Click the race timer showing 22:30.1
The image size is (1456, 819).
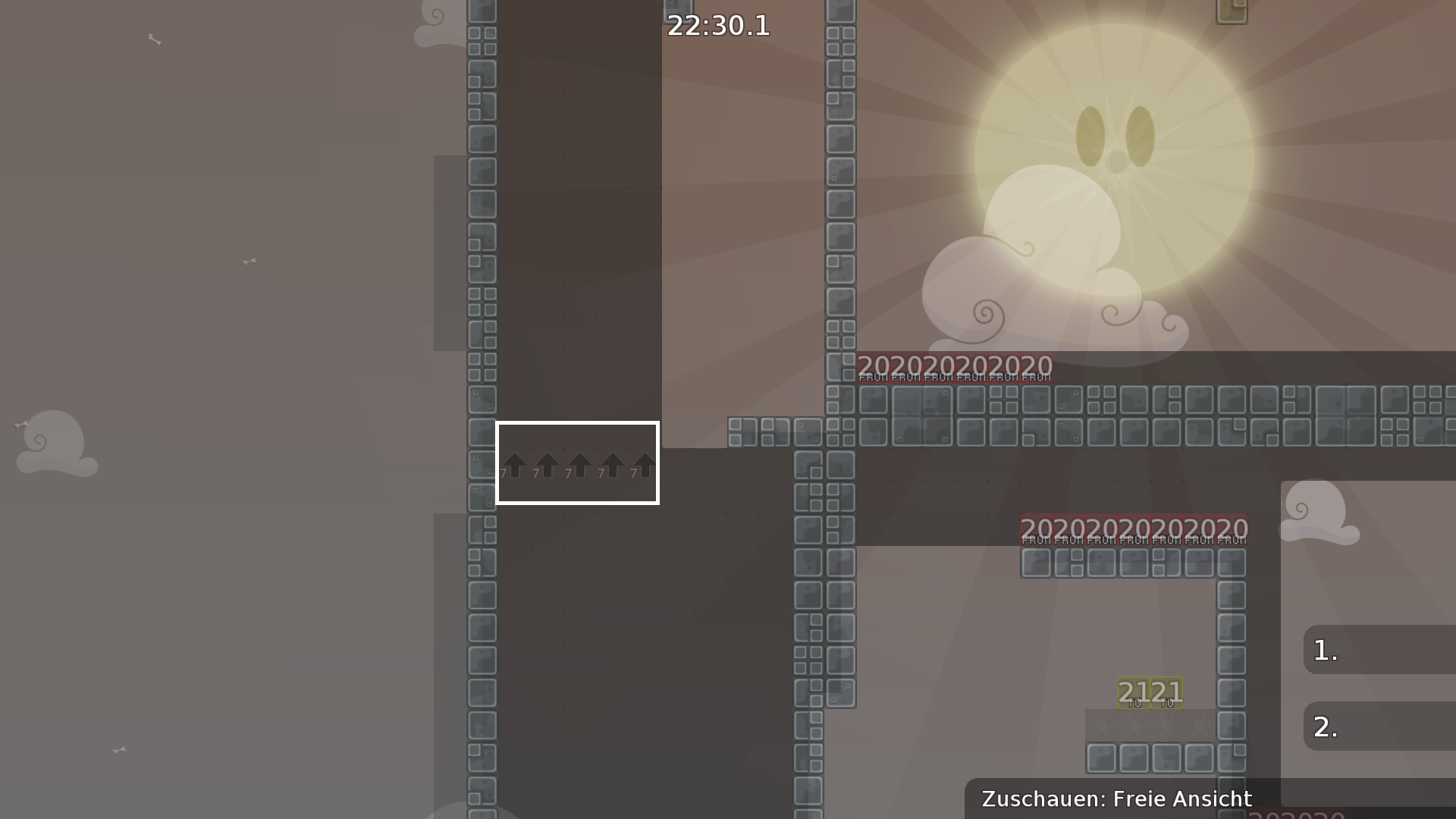717,27
